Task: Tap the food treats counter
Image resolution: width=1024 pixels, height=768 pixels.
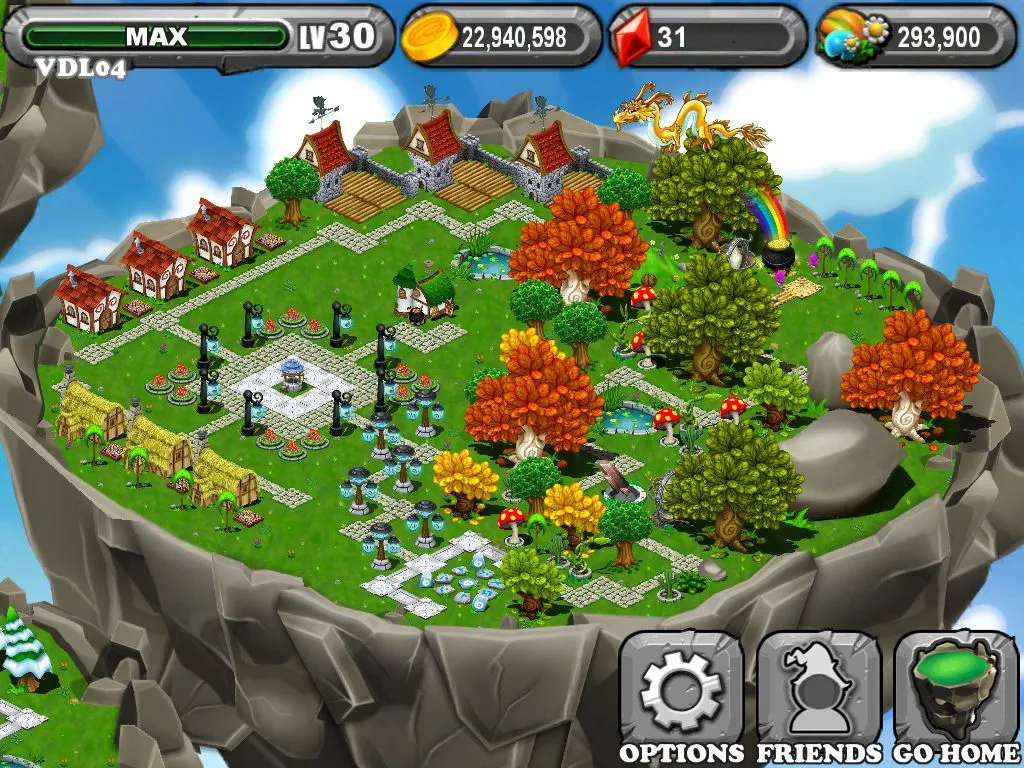Action: click(x=914, y=37)
